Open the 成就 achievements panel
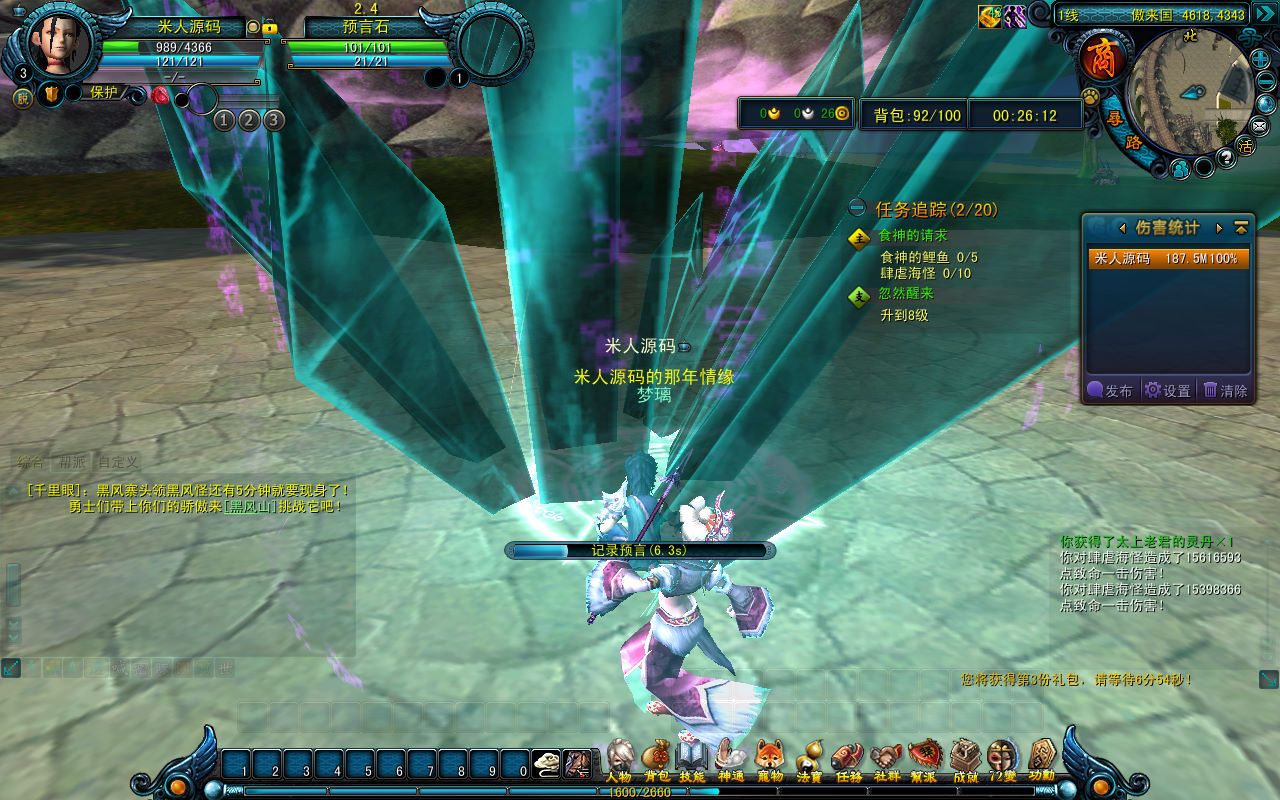The height and width of the screenshot is (800, 1280). (965, 758)
